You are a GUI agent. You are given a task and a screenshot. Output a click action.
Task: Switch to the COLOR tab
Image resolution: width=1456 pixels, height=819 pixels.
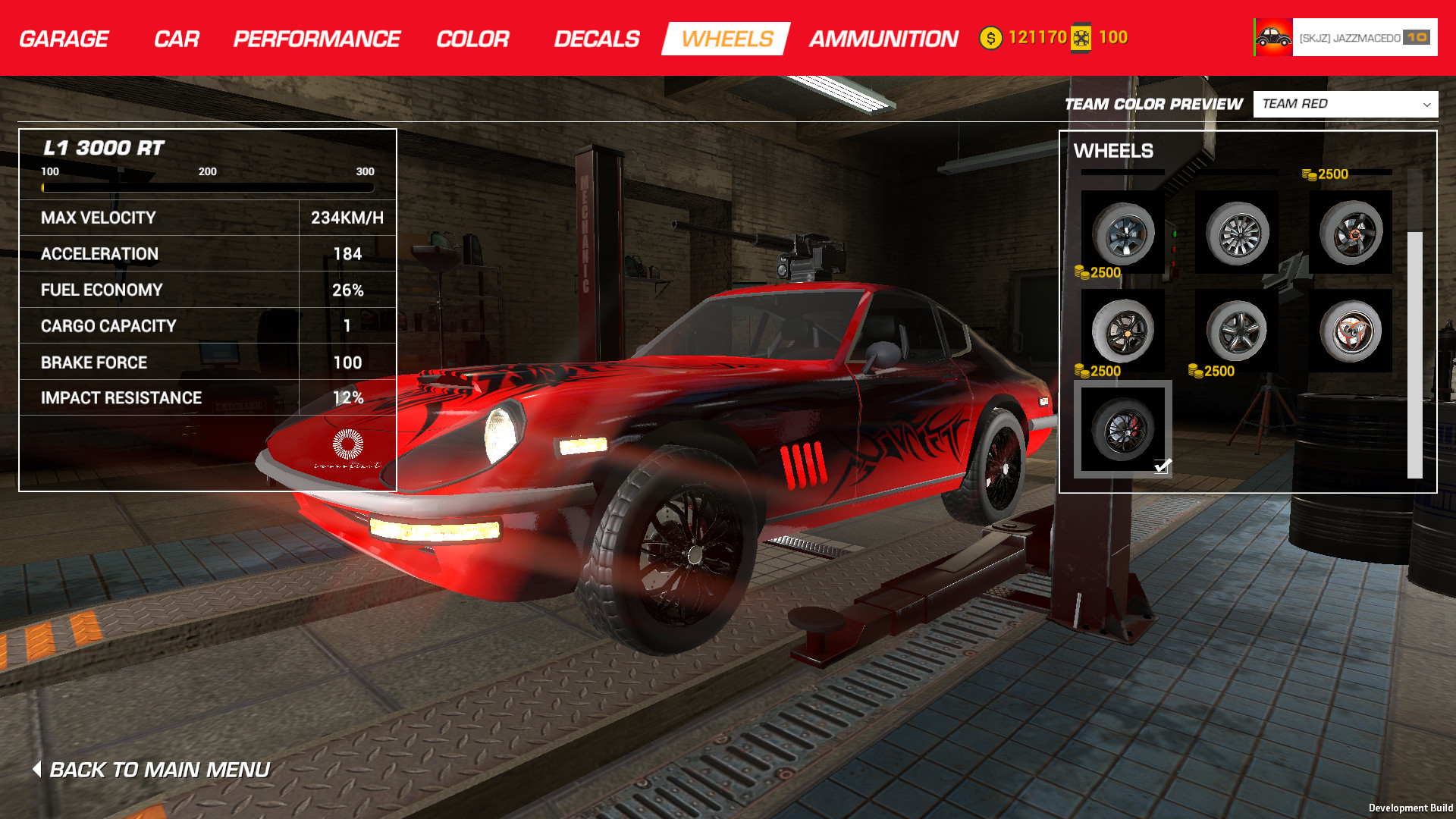(472, 38)
